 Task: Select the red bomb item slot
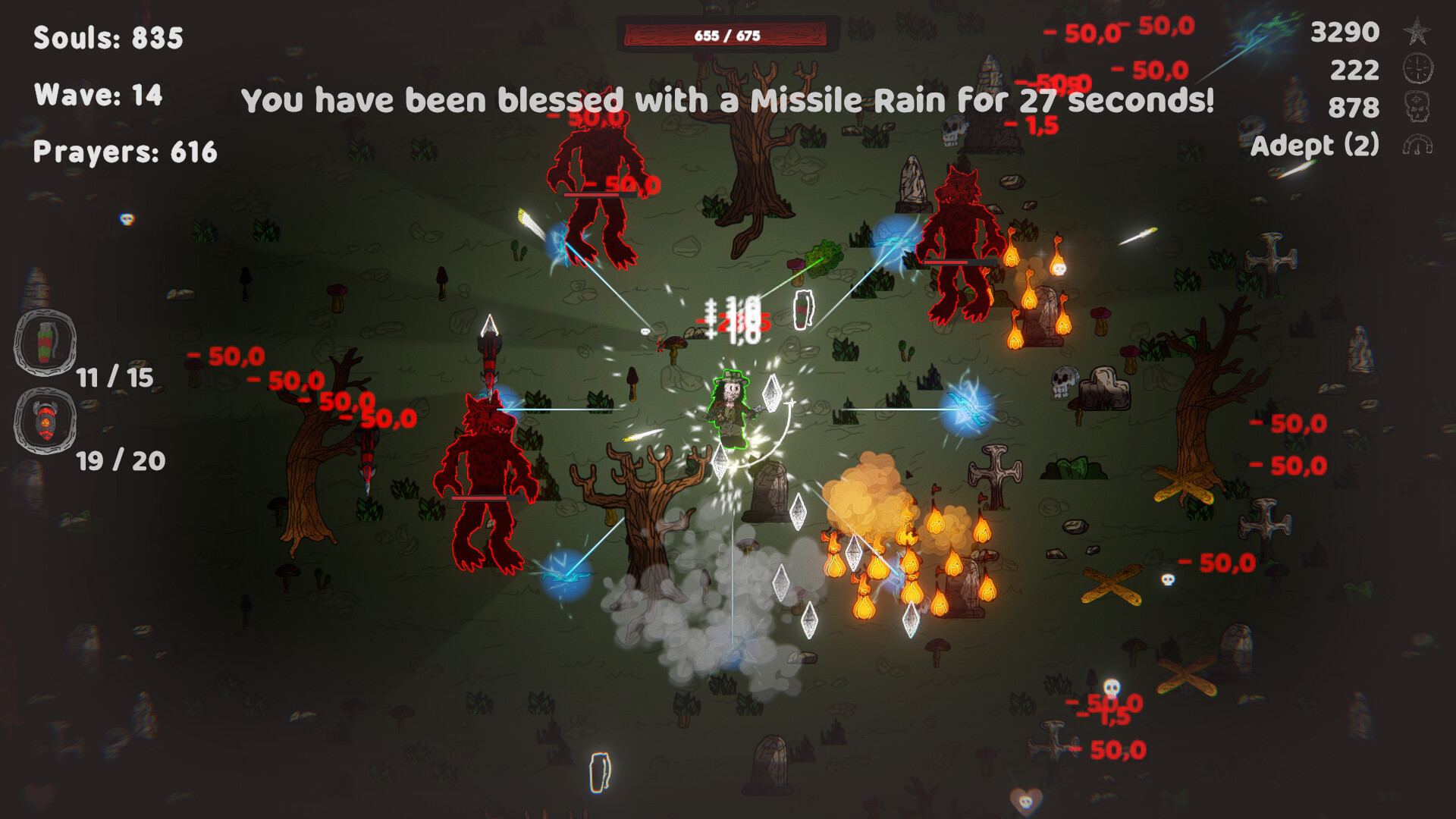pyautogui.click(x=45, y=421)
